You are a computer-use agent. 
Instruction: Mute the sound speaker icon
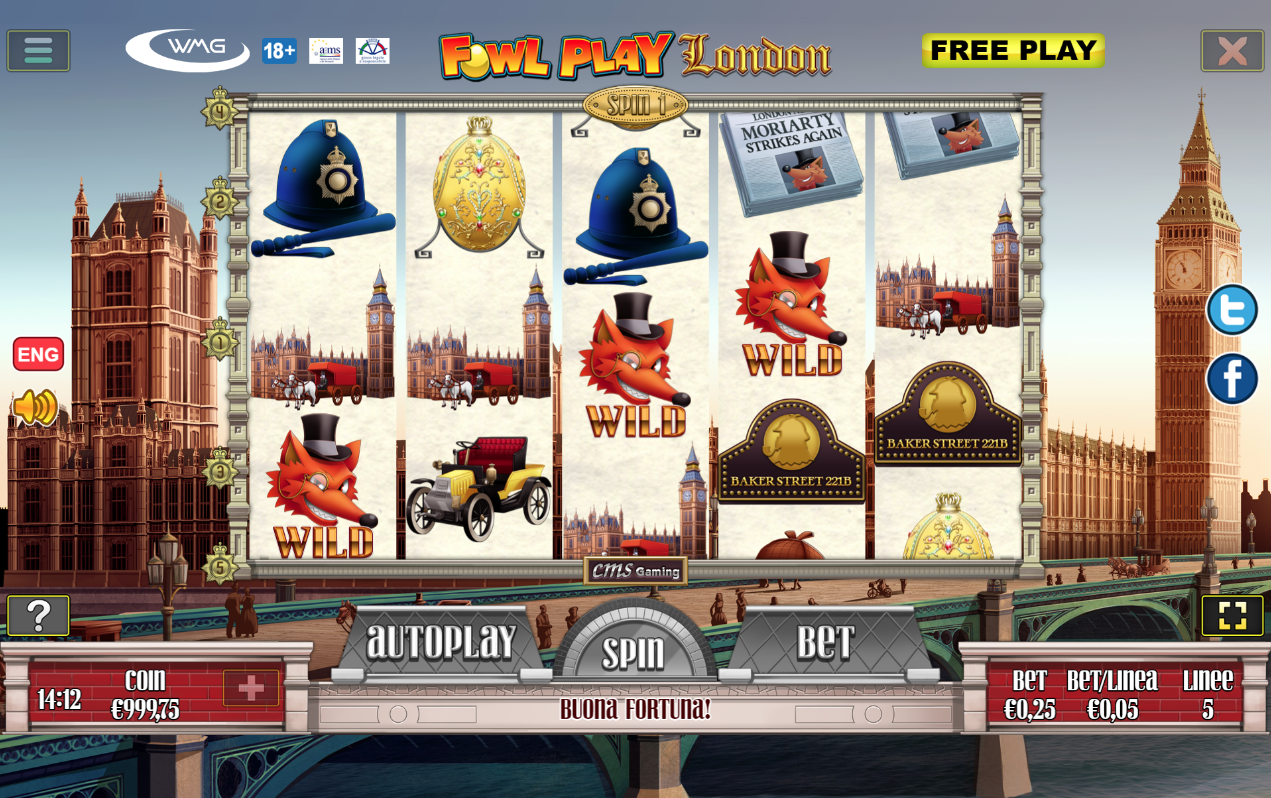point(36,407)
